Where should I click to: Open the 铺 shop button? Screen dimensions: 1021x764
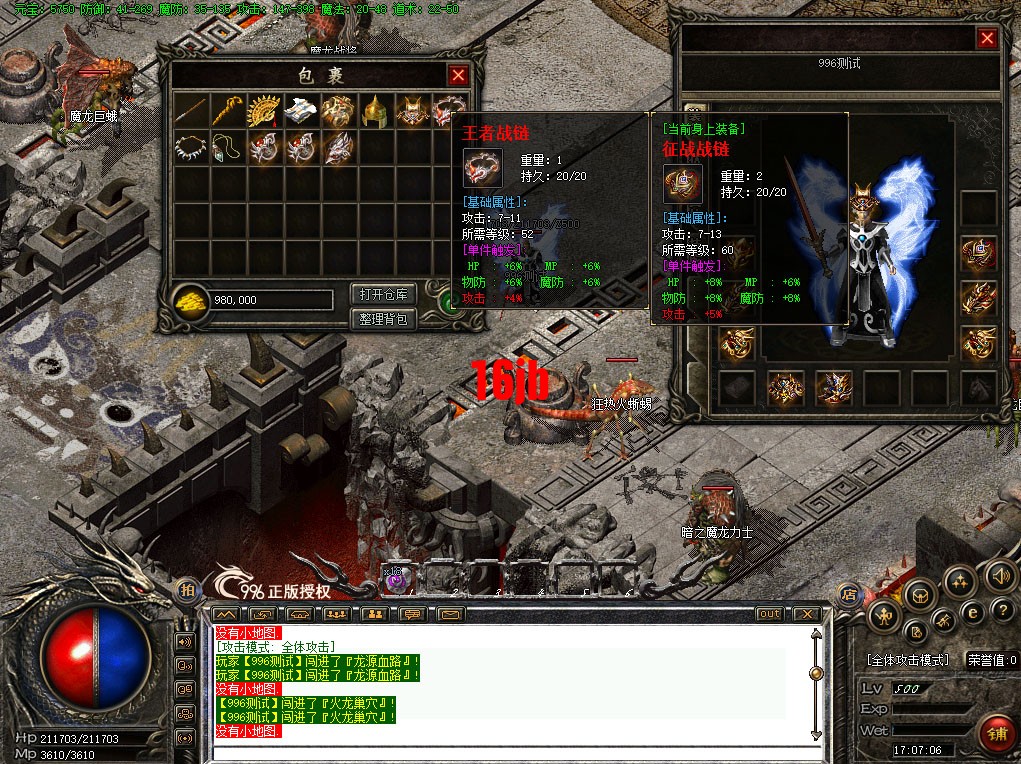(x=994, y=733)
